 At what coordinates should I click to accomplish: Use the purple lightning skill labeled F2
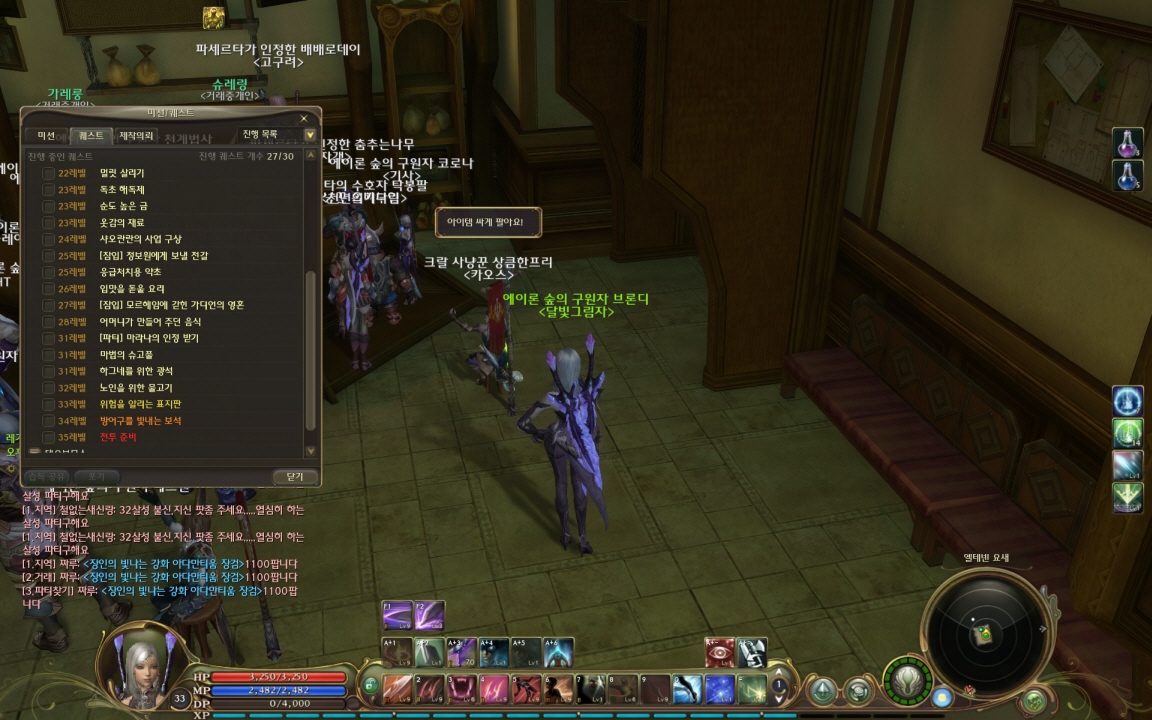(431, 615)
